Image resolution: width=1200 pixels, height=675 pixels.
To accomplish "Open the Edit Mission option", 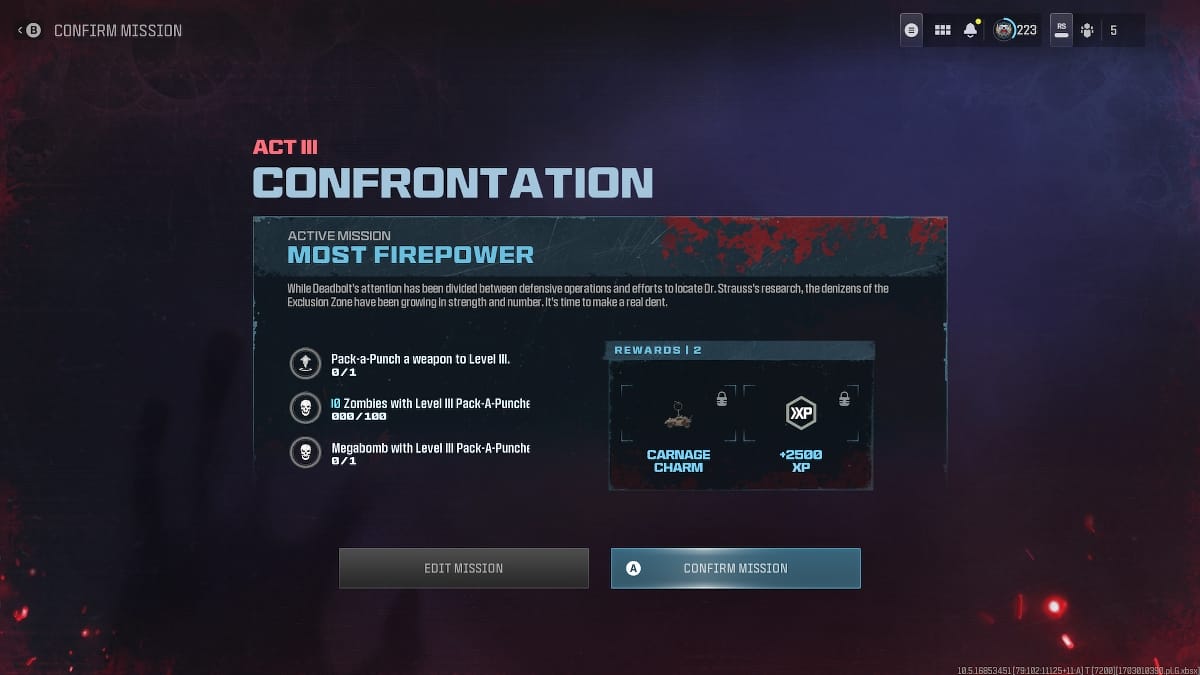I will tap(463, 568).
